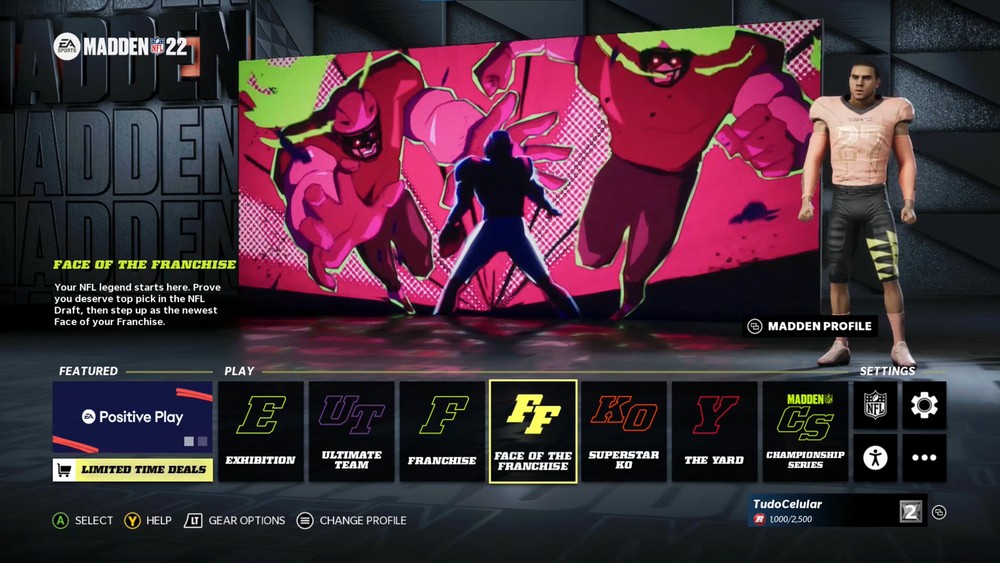The width and height of the screenshot is (1000, 563).
Task: Open the Championship Series tile
Action: click(x=805, y=430)
